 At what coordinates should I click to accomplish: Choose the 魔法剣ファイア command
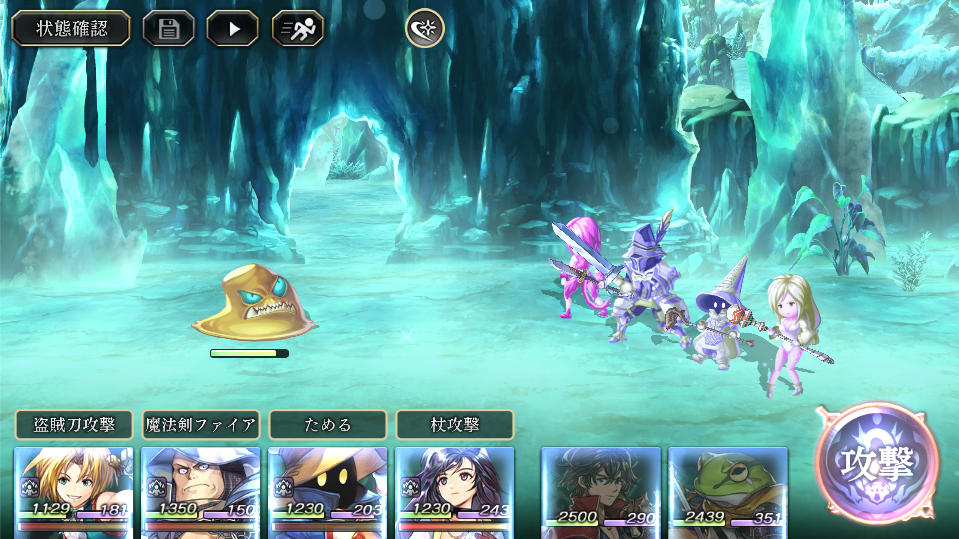201,425
